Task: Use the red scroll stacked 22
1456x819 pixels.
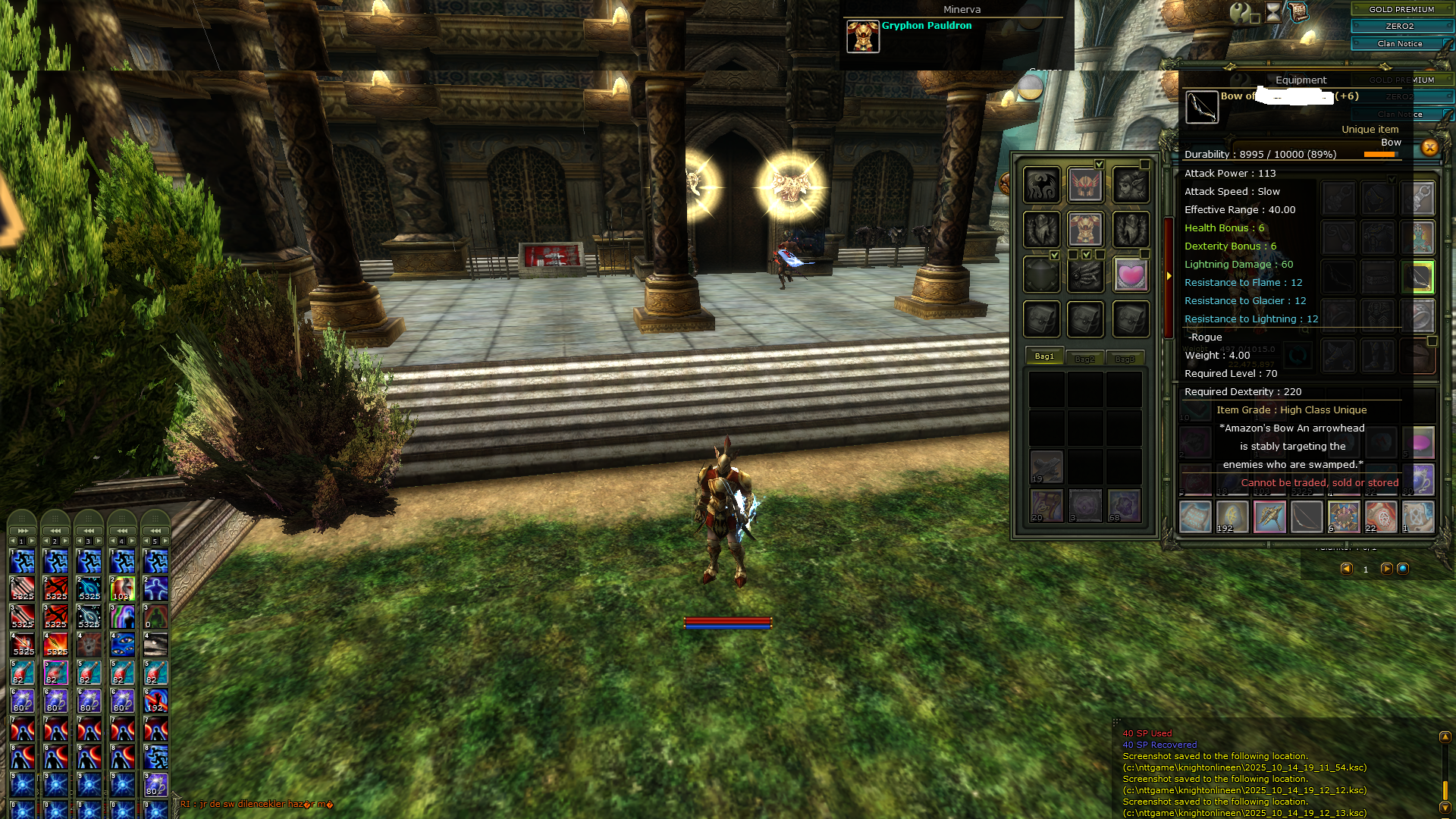Action: 1380,517
